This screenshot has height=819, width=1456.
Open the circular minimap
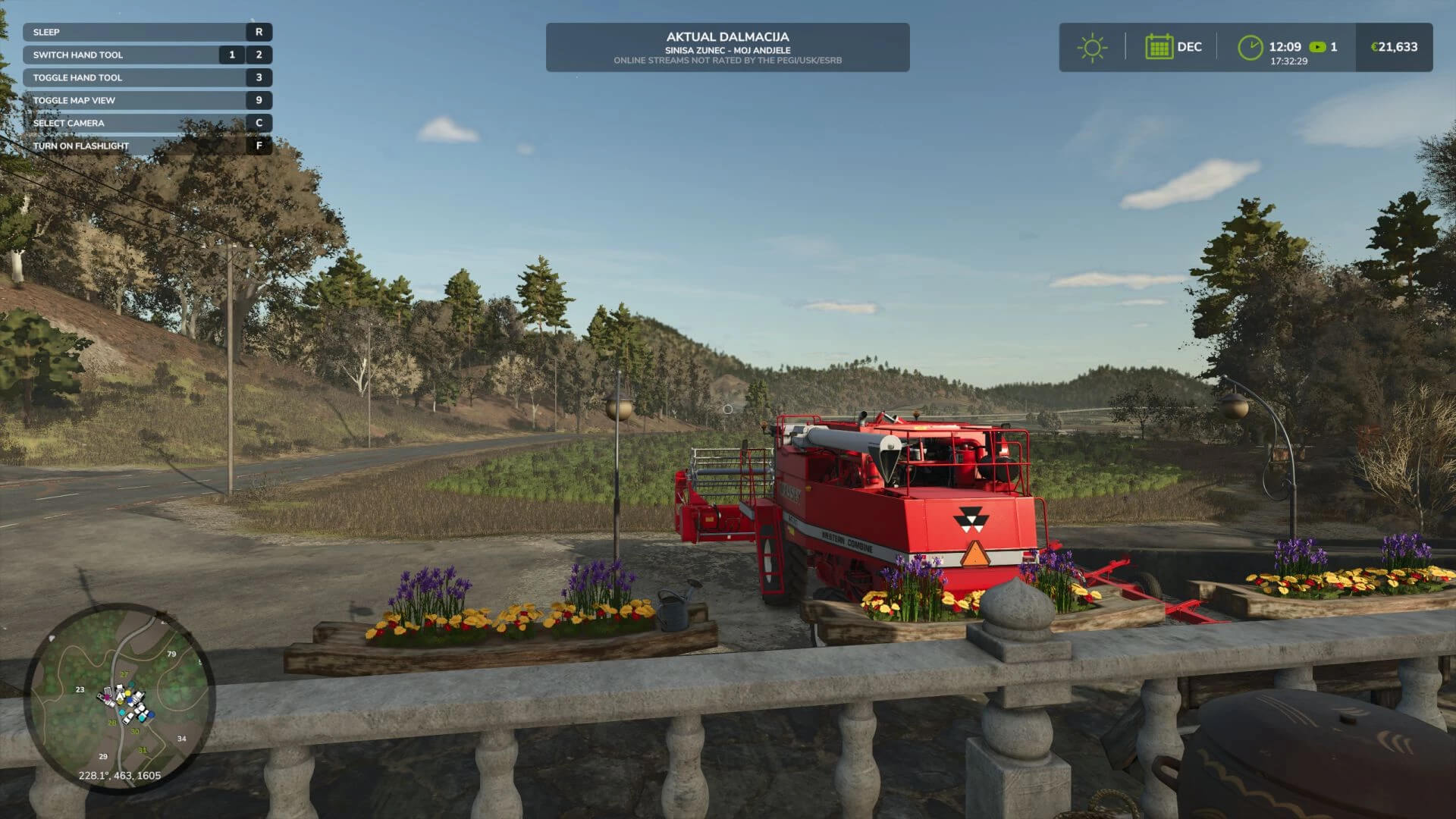pos(120,698)
